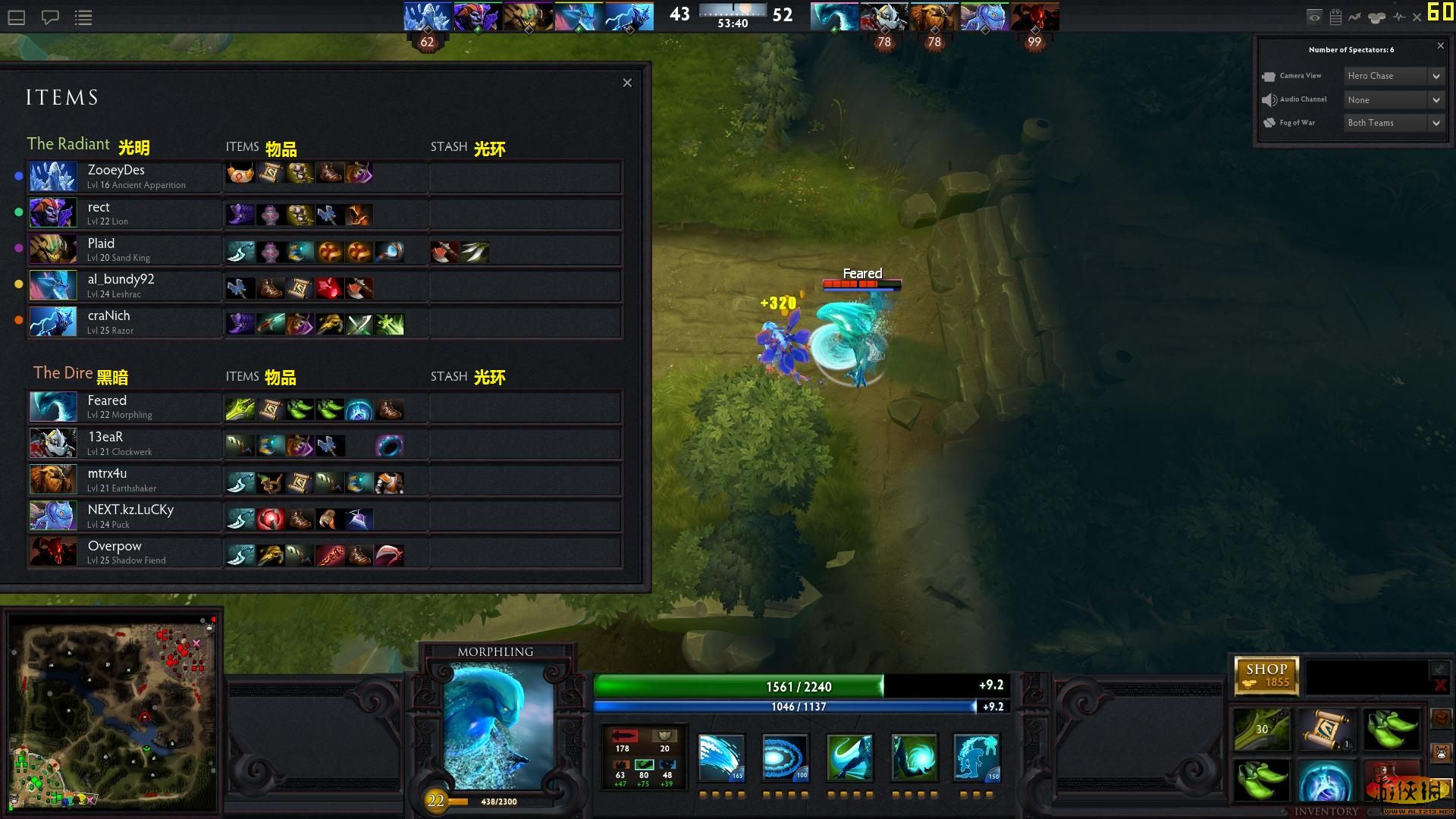
Task: Click the combat log icon top-left
Action: pos(83,17)
